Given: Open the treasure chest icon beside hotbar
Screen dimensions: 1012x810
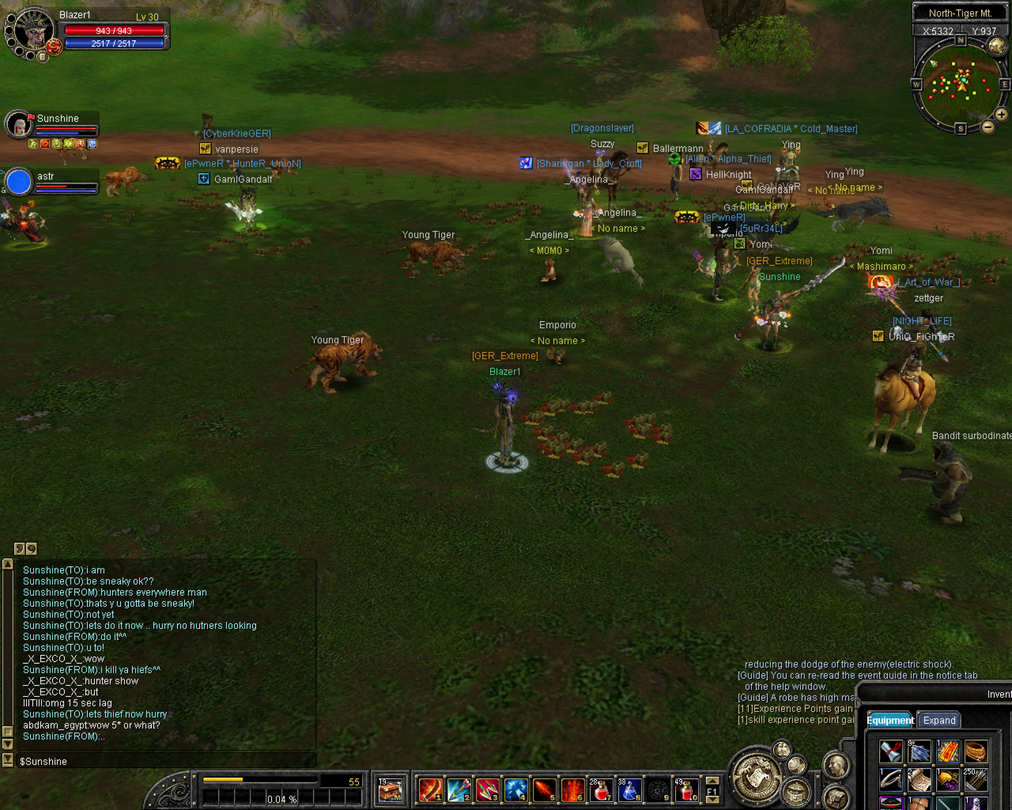Looking at the screenshot, I should coord(390,790).
